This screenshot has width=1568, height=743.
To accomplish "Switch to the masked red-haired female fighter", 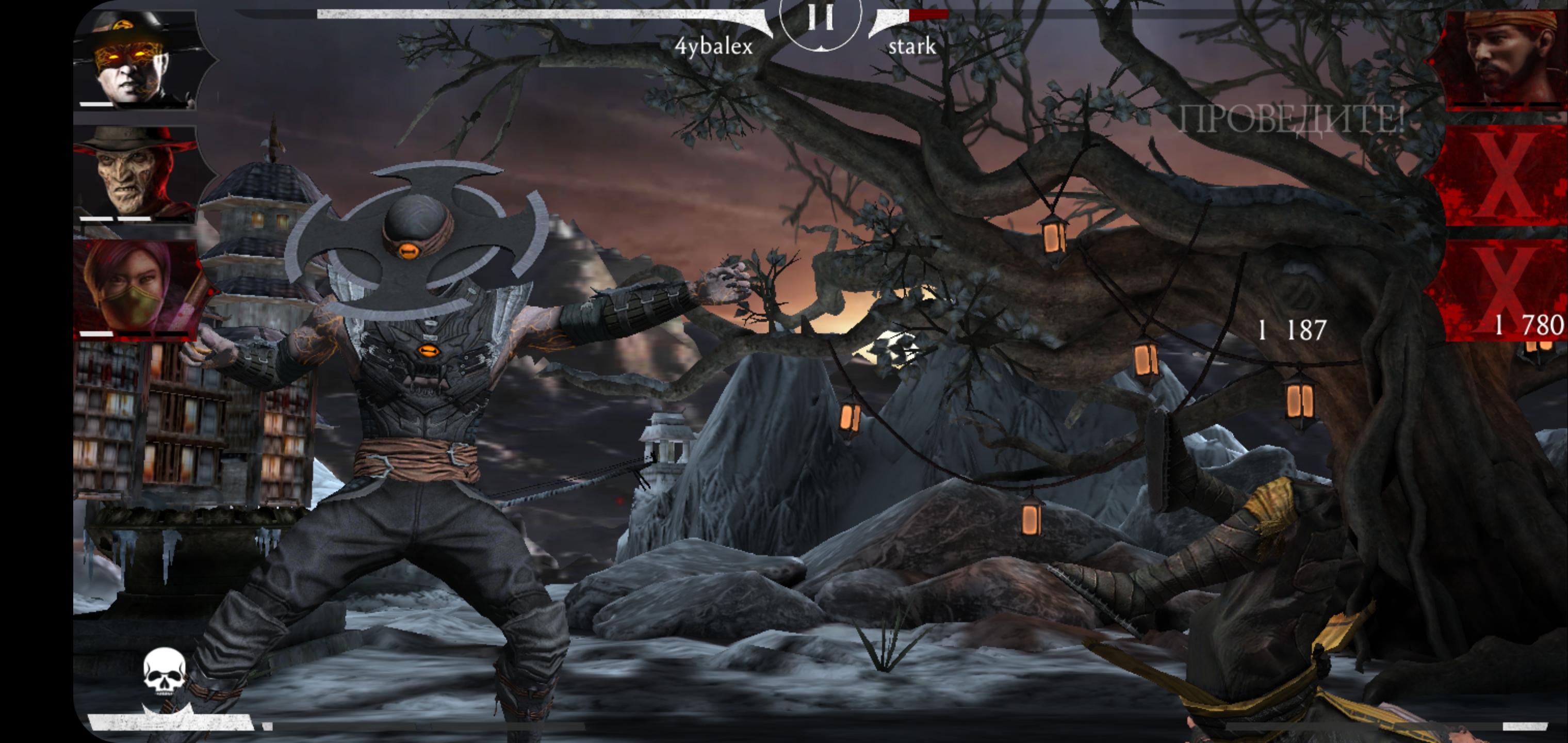I will point(135,287).
